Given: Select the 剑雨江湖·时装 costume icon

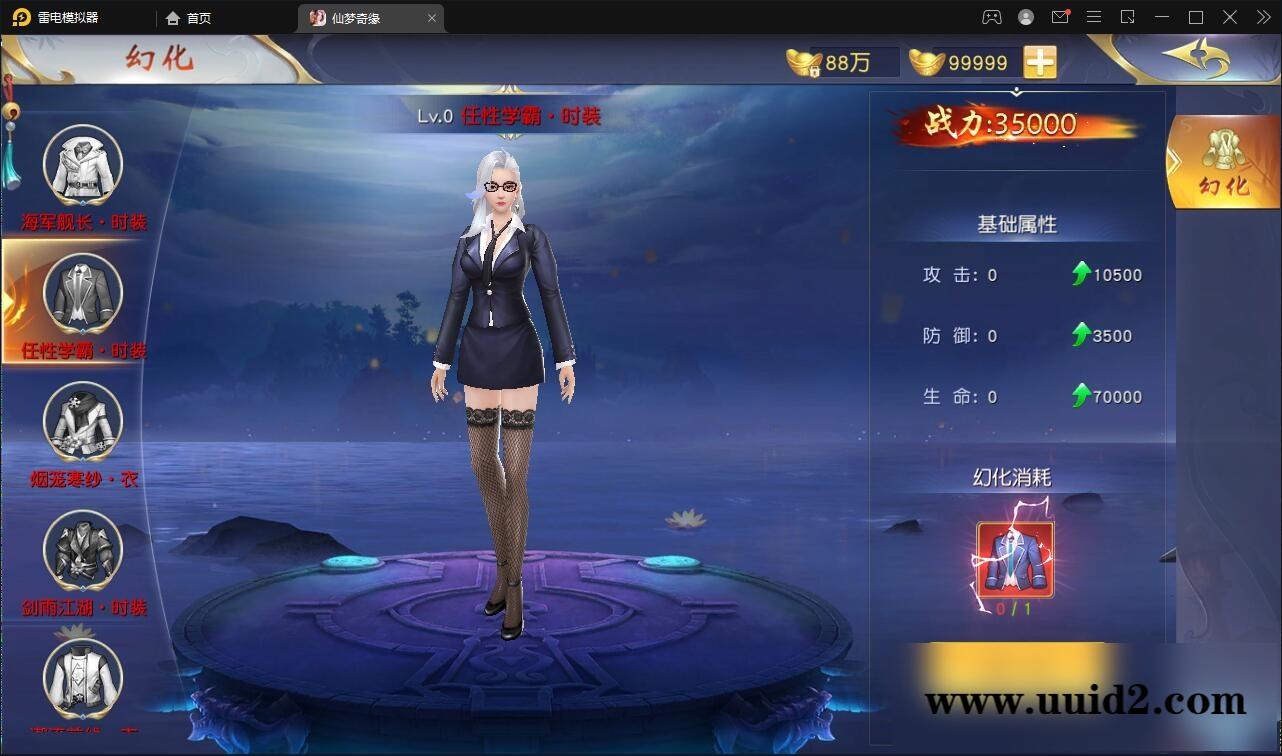Looking at the screenshot, I should point(80,550).
